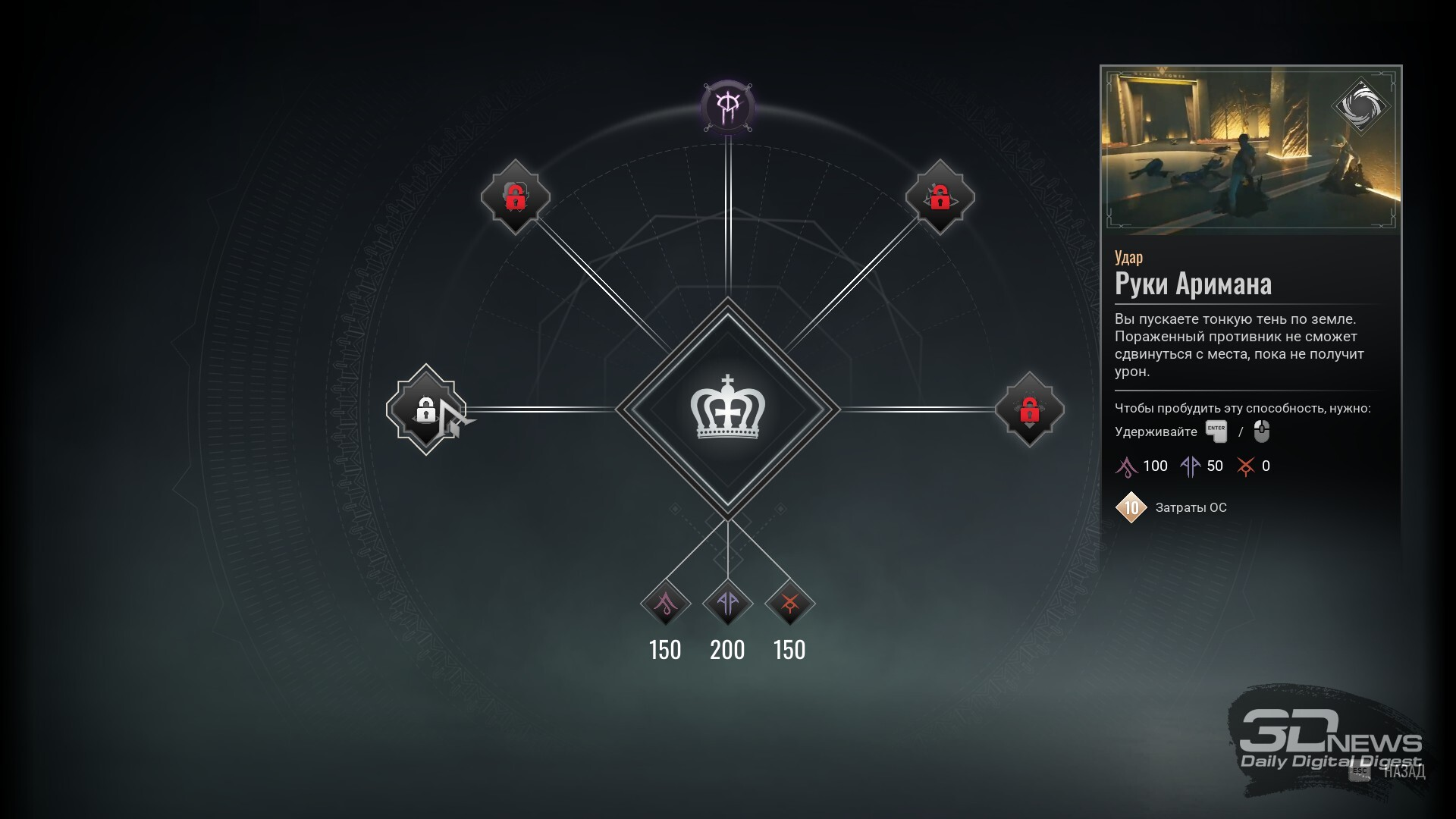Select the purple glowing ability node
This screenshot has height=819, width=1456.
pyautogui.click(x=727, y=107)
